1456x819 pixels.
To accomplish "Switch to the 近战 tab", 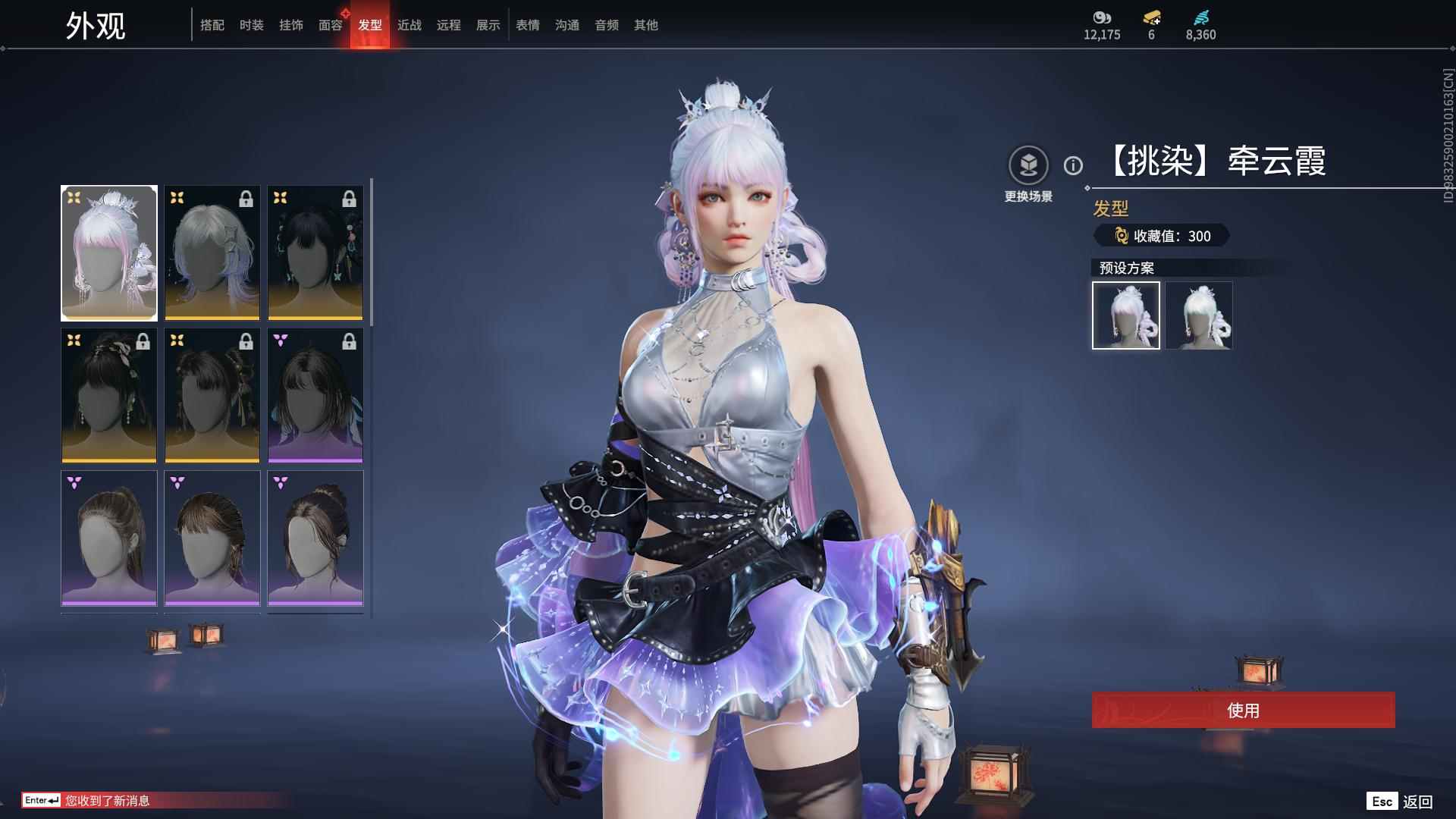I will [409, 25].
